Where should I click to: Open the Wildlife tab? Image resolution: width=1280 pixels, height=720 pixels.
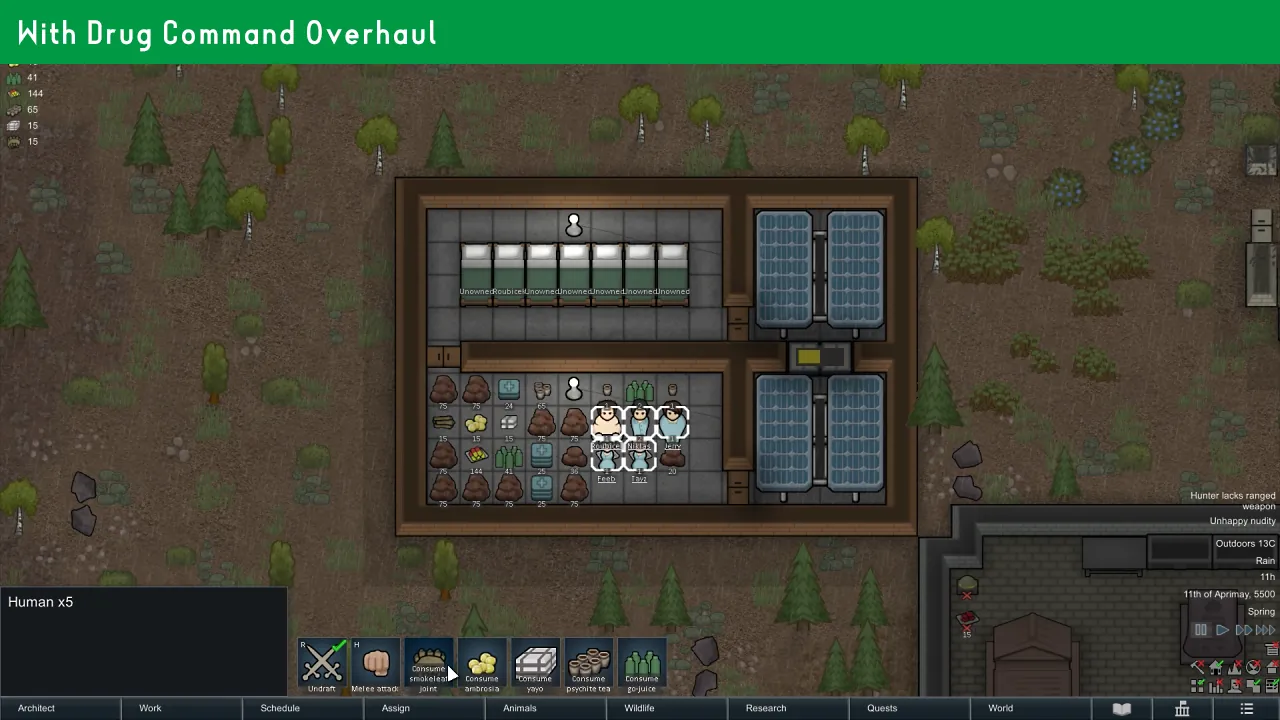640,708
